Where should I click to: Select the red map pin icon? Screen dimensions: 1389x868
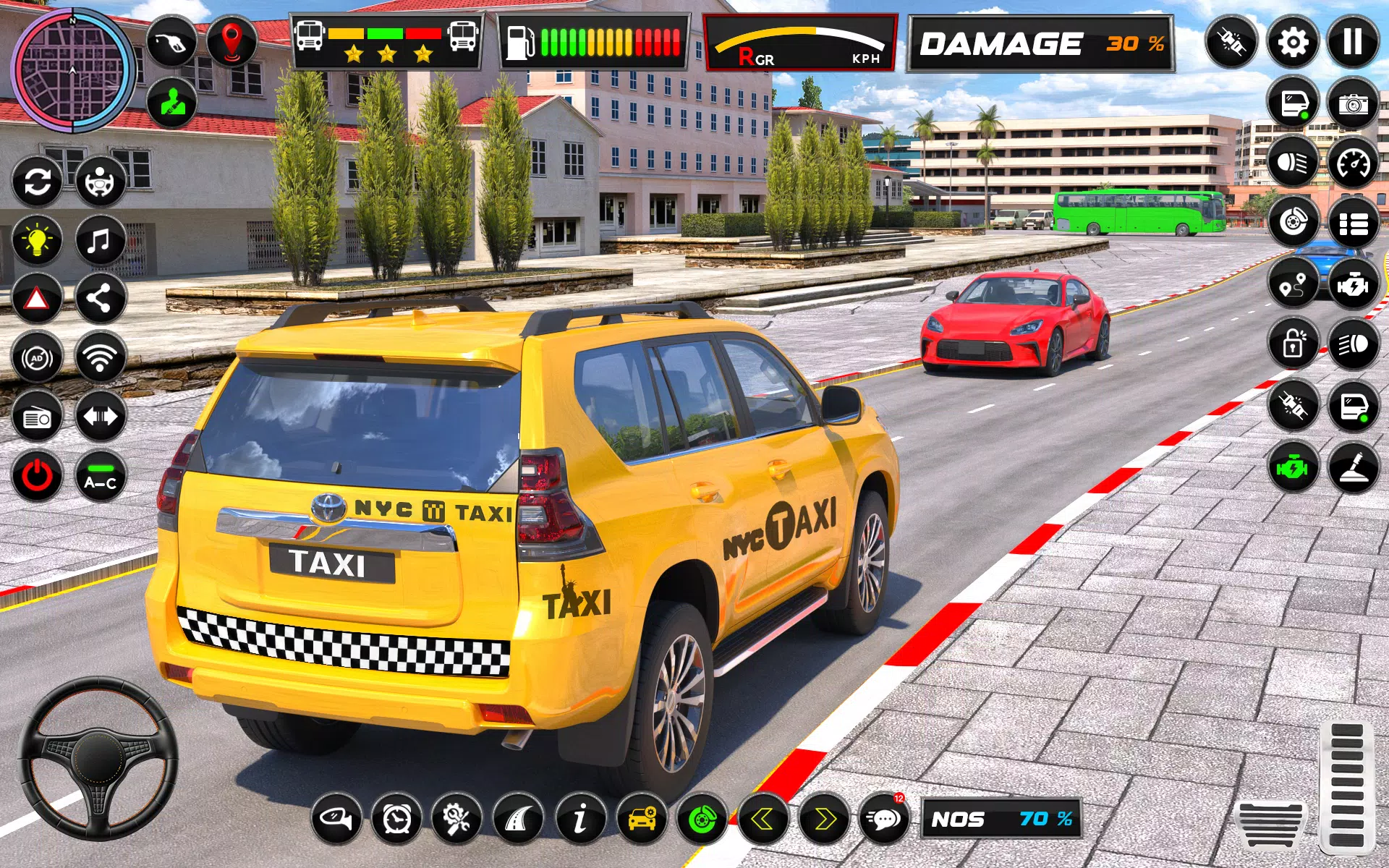tap(231, 41)
